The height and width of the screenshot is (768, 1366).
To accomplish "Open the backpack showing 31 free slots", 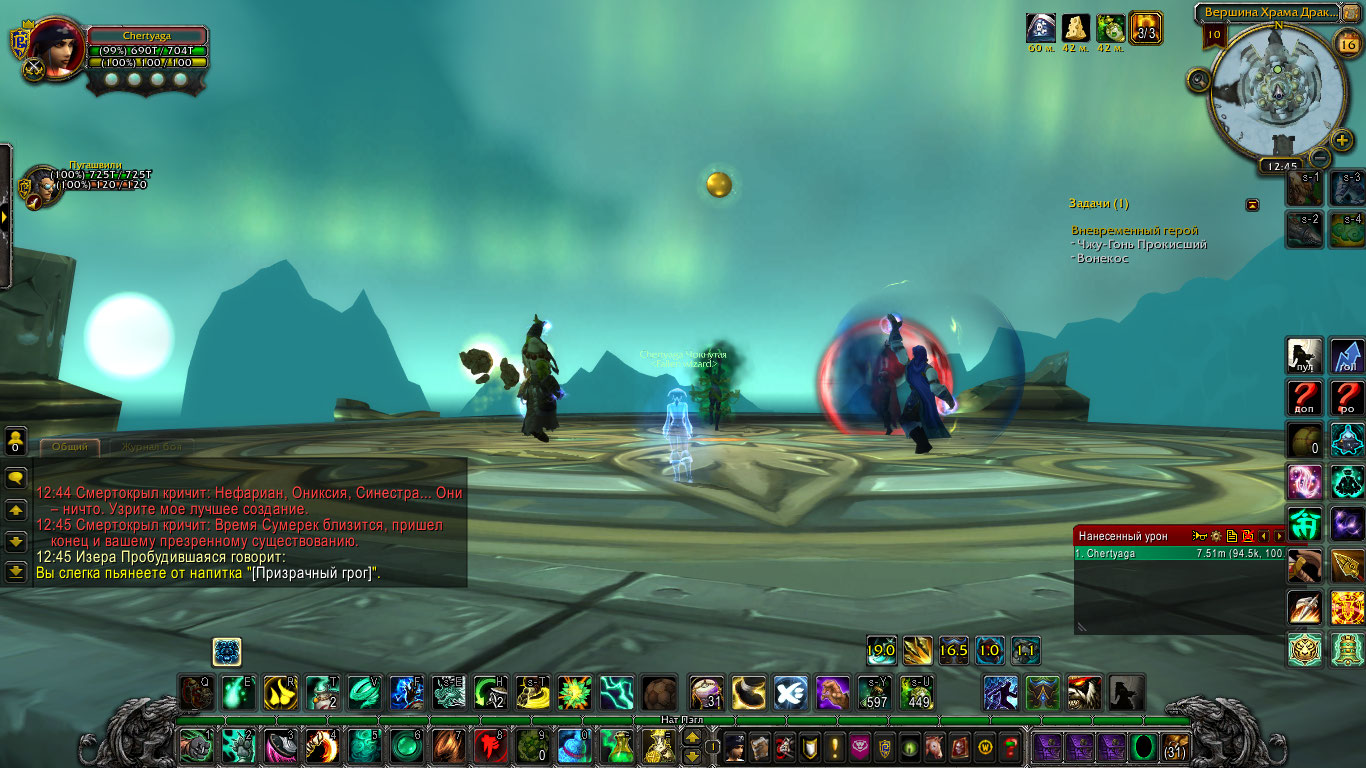I will click(1175, 746).
